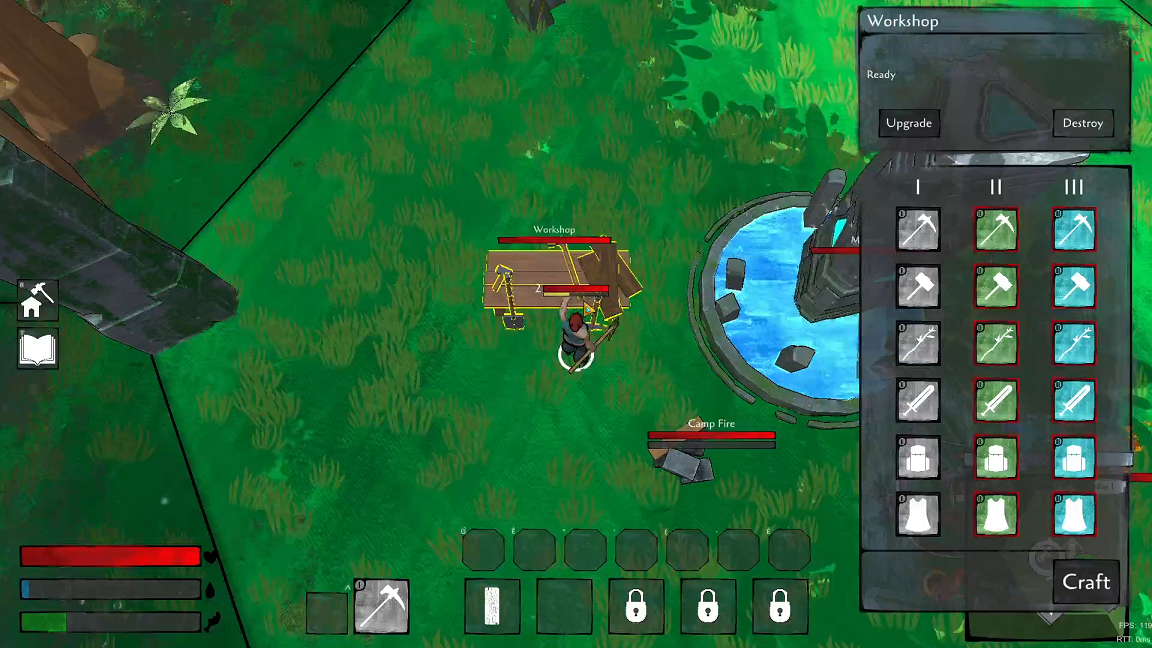This screenshot has height=648, width=1152.
Task: Upgrade the Workshop
Action: click(909, 123)
